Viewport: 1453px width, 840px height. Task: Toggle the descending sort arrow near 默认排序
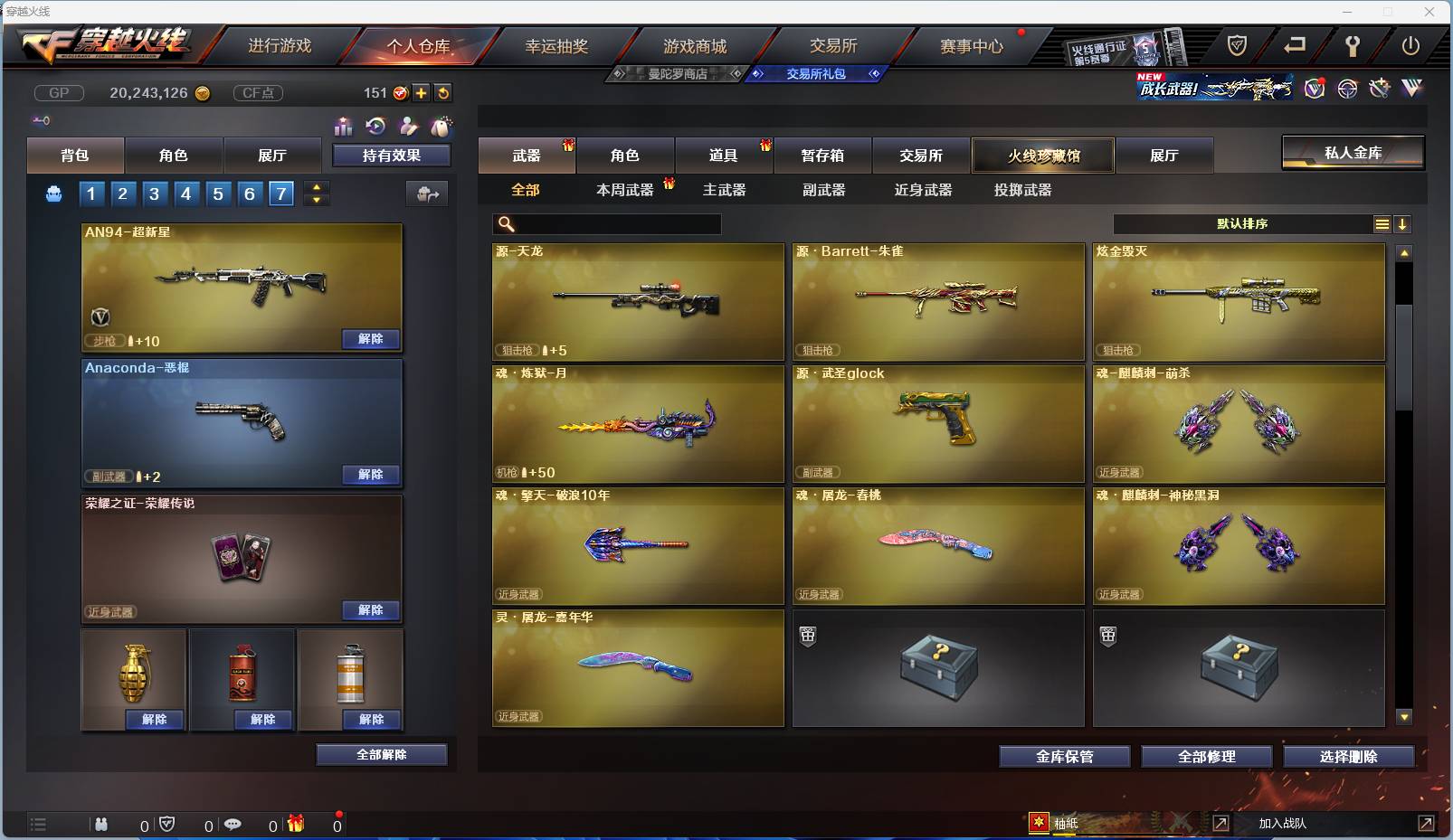tap(1403, 224)
